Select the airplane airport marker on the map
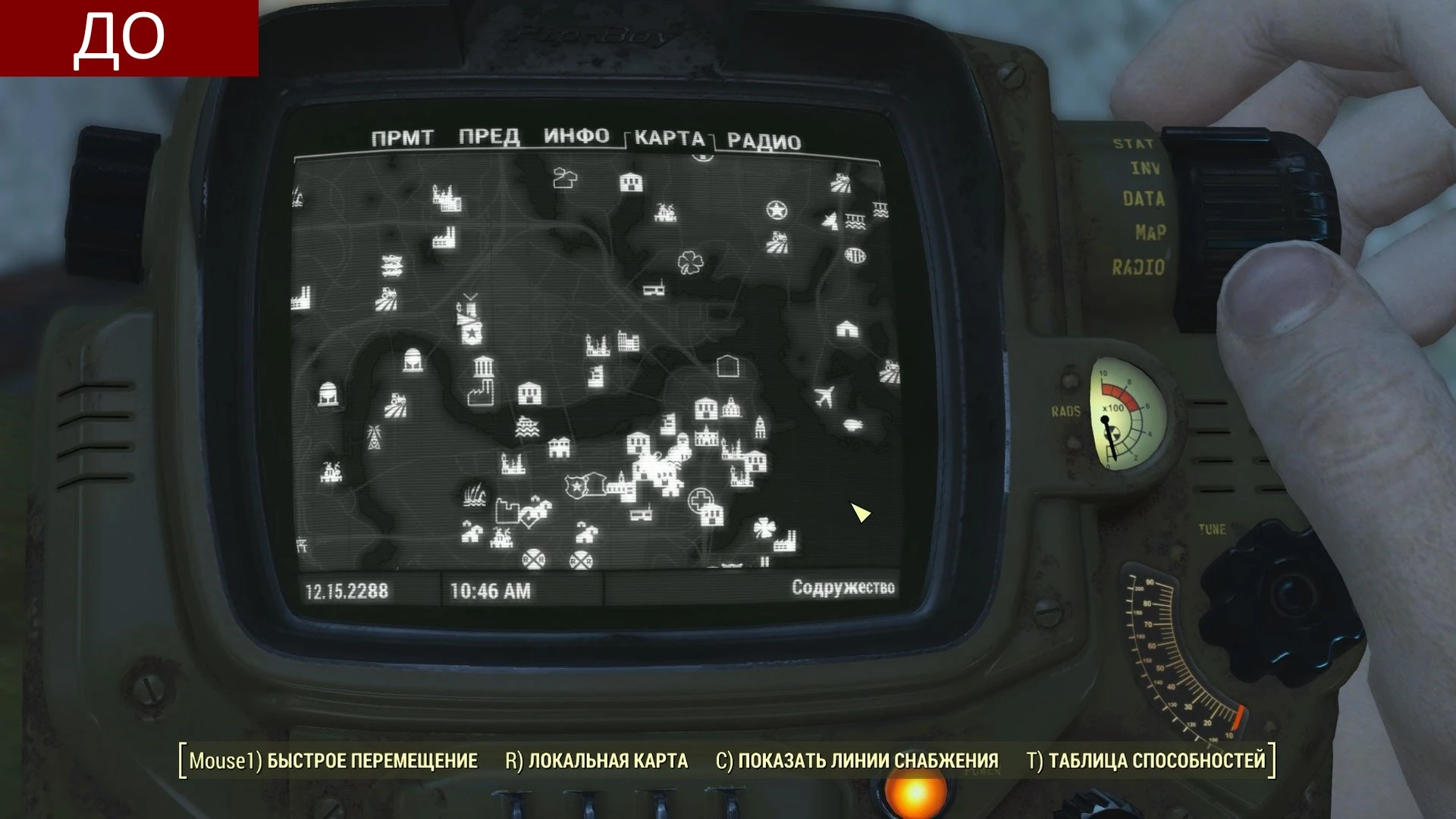This screenshot has width=1456, height=819. (827, 394)
